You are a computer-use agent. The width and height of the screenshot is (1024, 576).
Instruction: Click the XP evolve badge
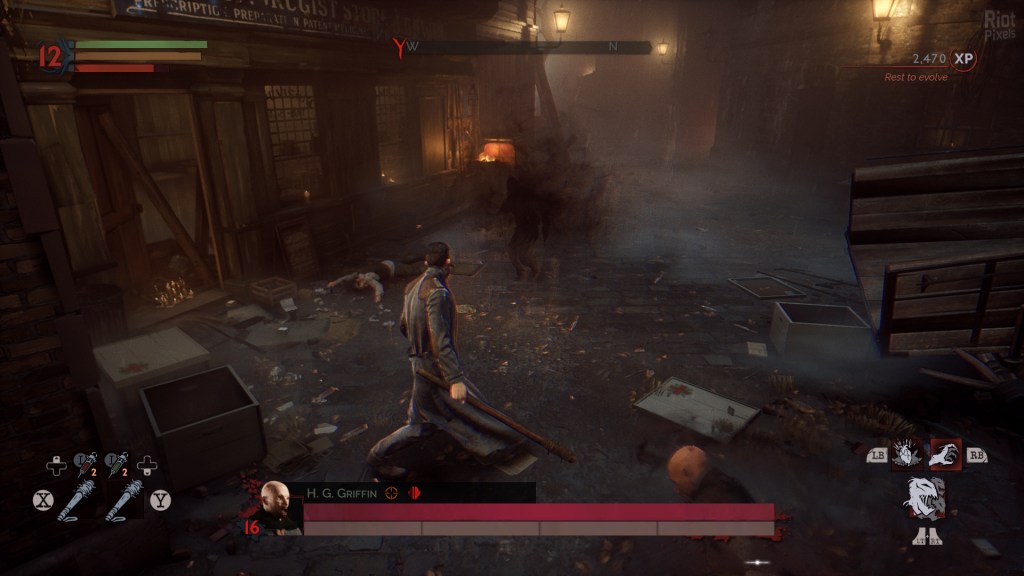pos(963,59)
